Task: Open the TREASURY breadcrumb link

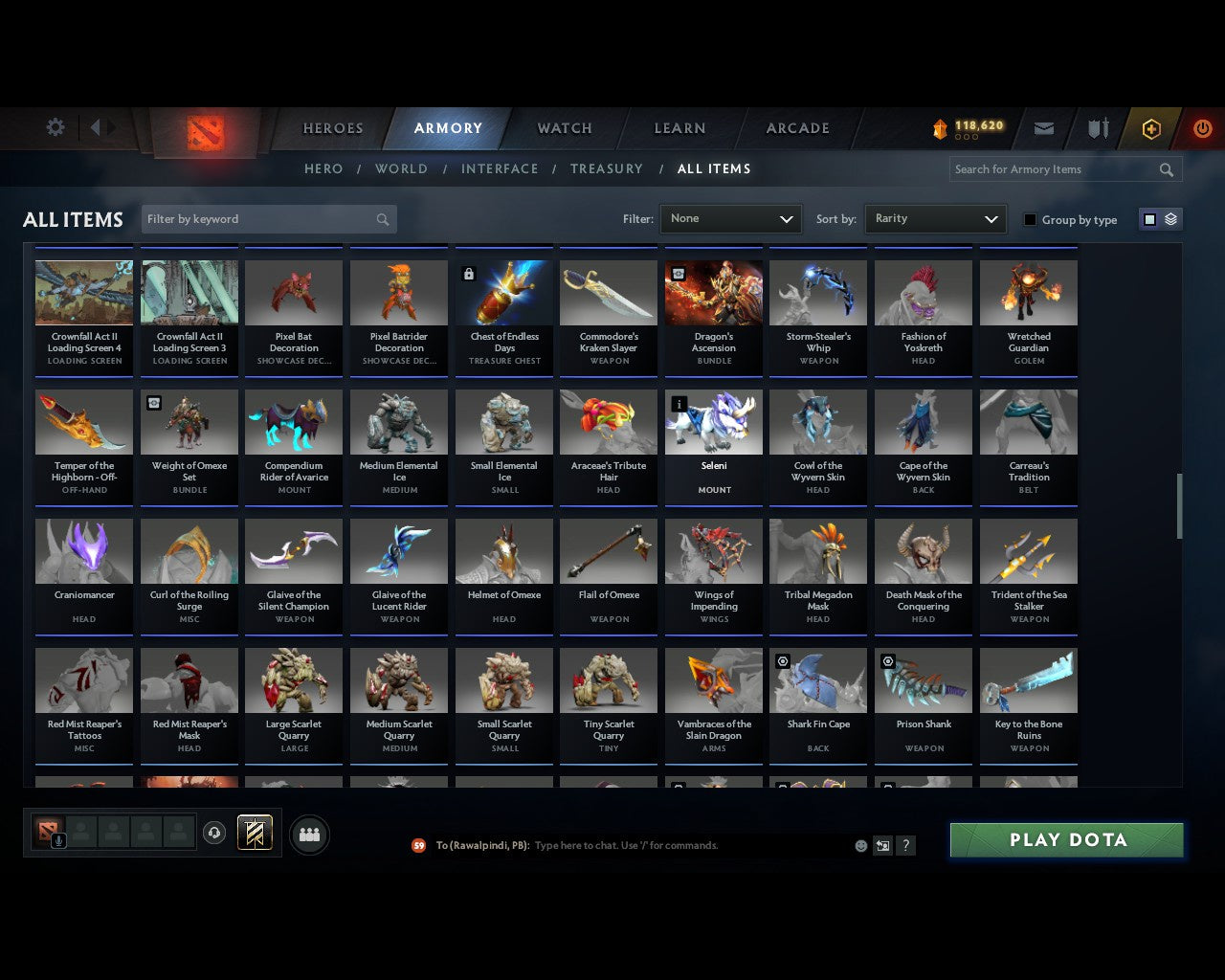Action: 606,168
